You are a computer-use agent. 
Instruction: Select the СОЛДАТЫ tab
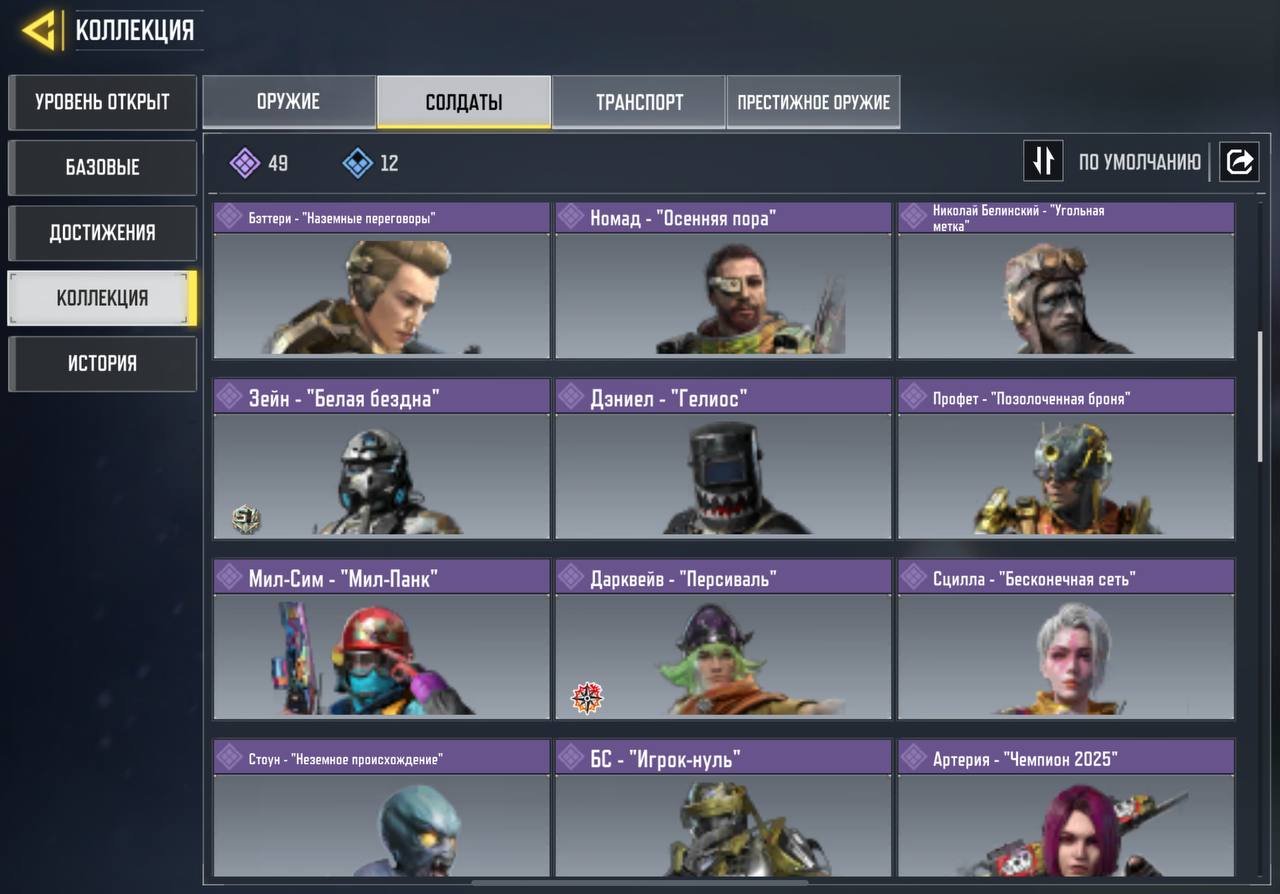pyautogui.click(x=464, y=102)
